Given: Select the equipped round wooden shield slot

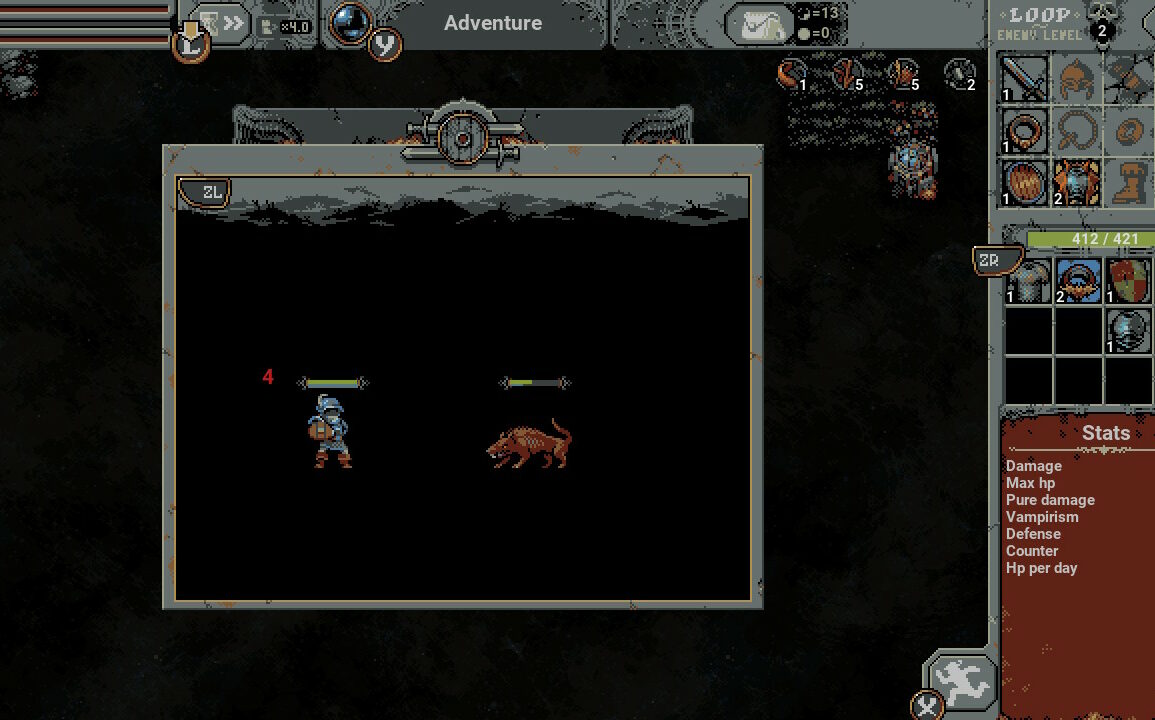Looking at the screenshot, I should point(1025,183).
